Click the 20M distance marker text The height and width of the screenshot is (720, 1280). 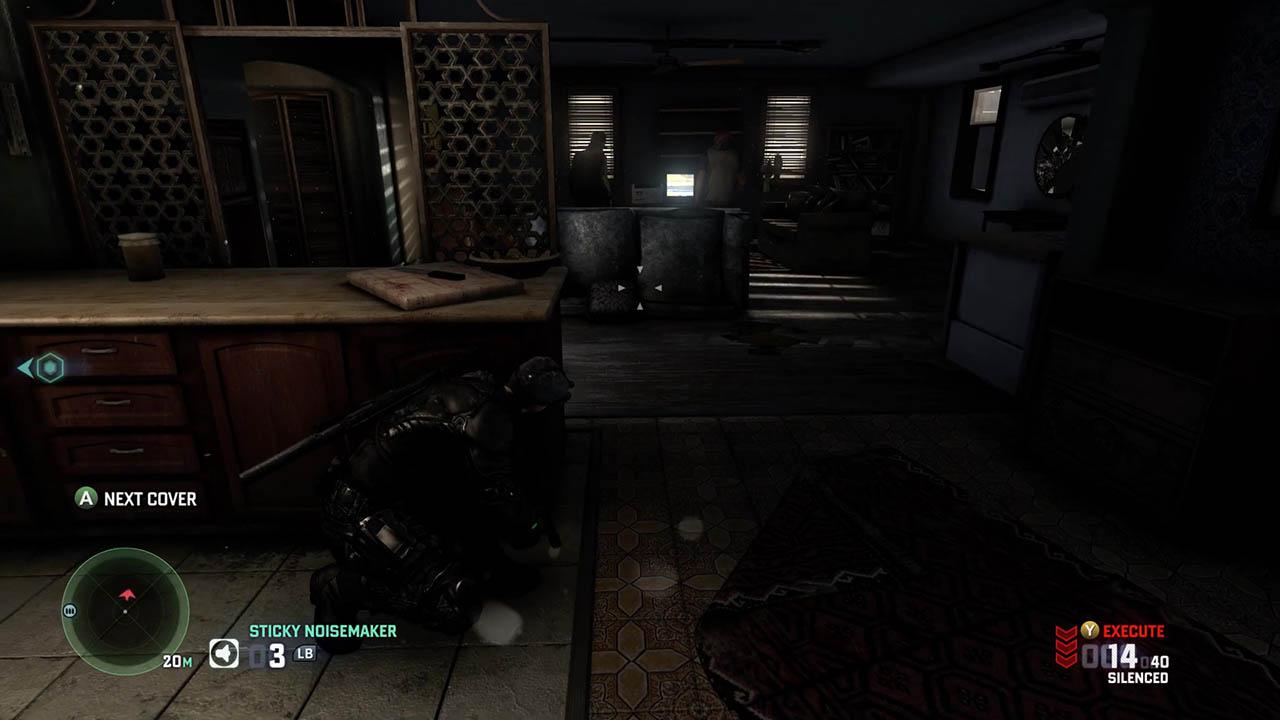(178, 661)
